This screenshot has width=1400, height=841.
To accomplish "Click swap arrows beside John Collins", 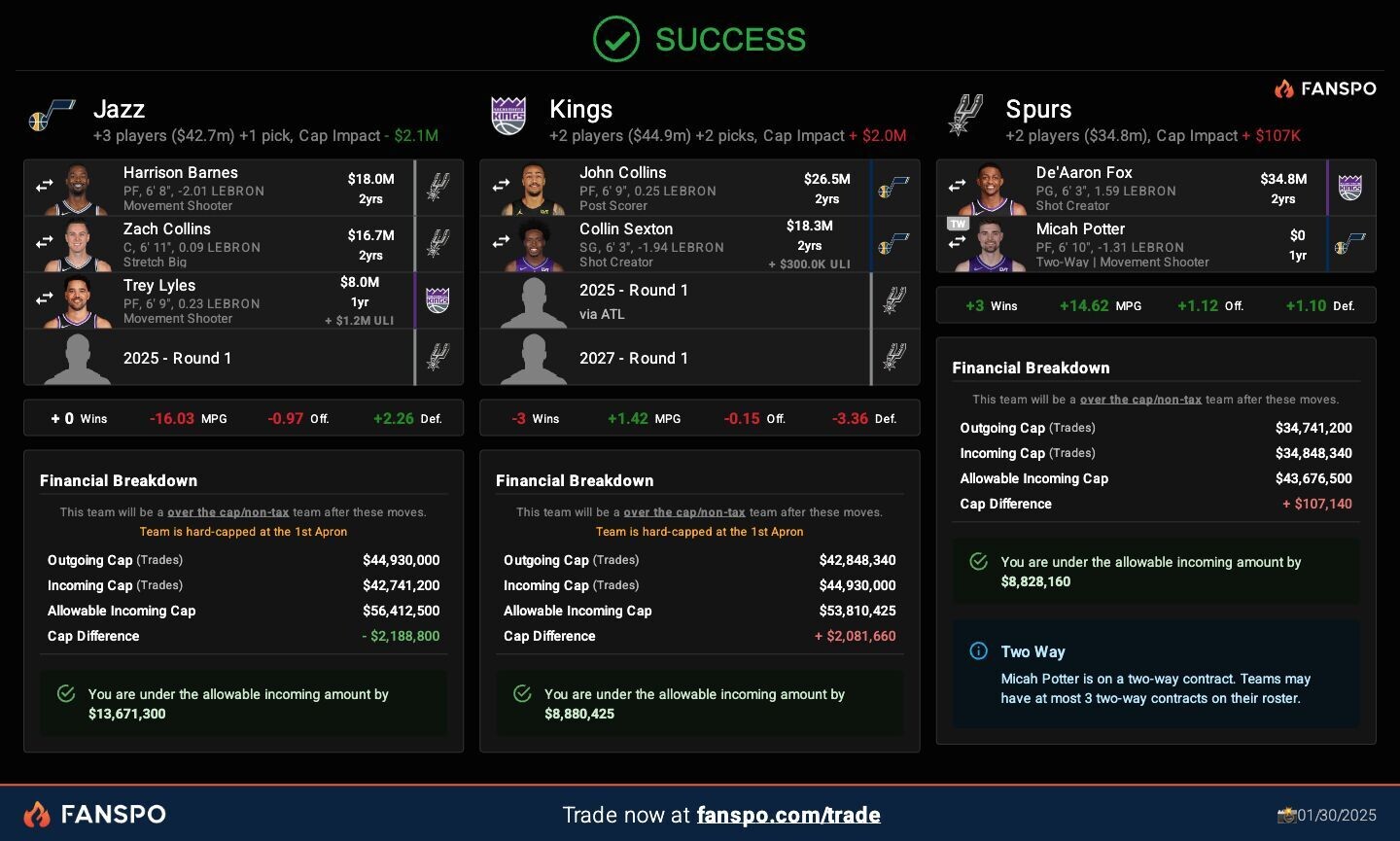I will point(501,185).
